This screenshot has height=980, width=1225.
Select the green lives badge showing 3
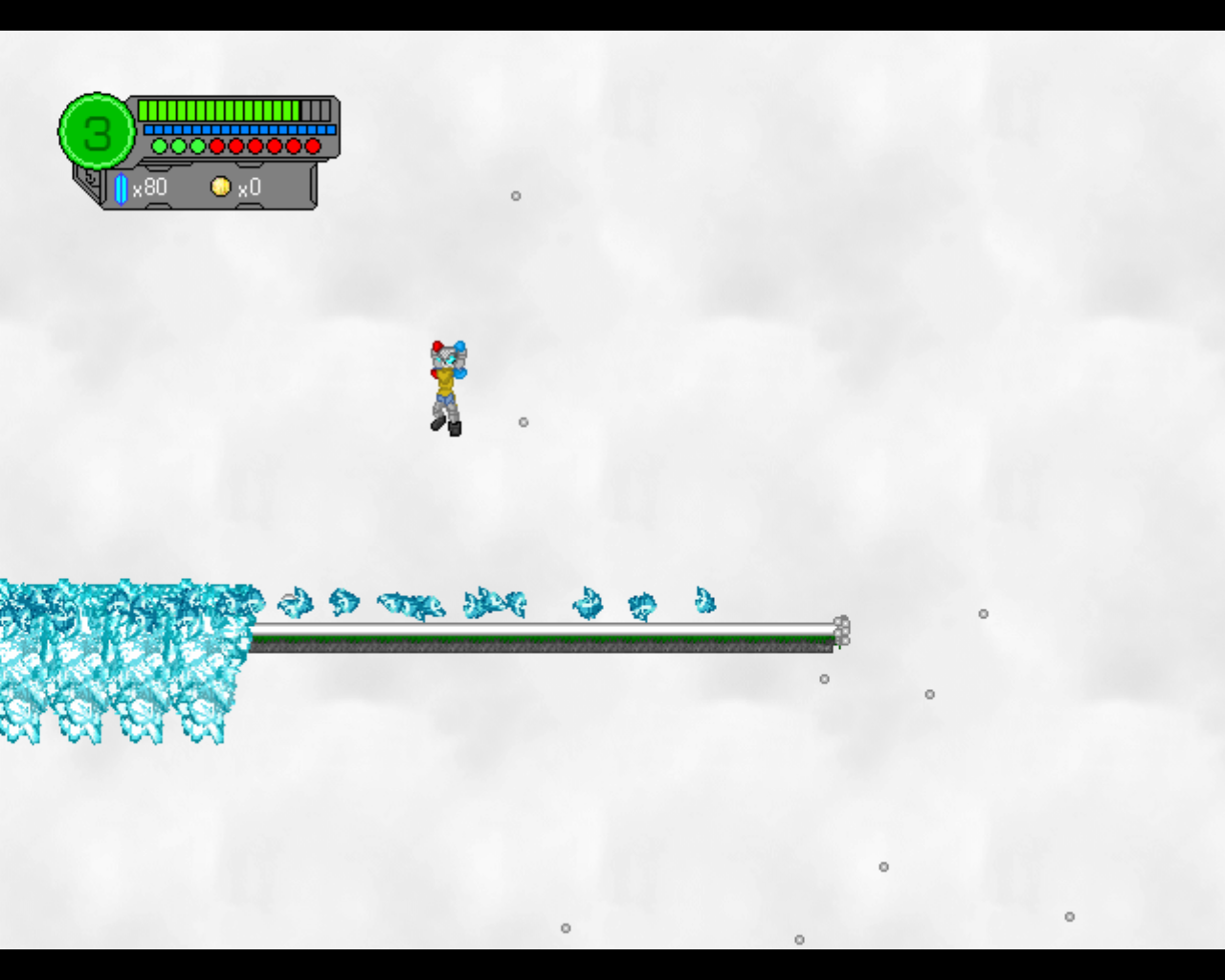(x=95, y=133)
